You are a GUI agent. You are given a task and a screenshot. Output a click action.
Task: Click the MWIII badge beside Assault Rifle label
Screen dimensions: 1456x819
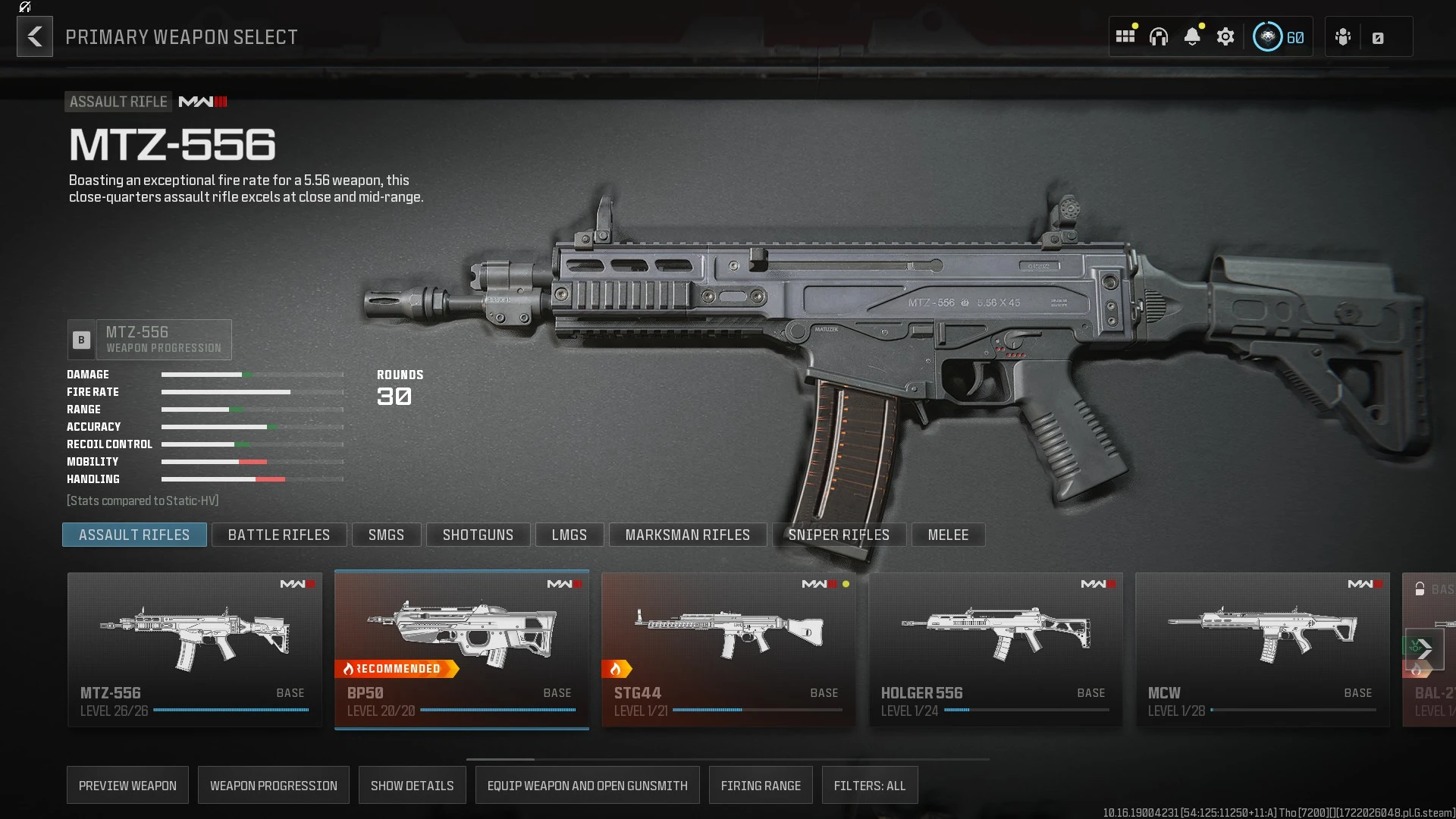point(202,102)
